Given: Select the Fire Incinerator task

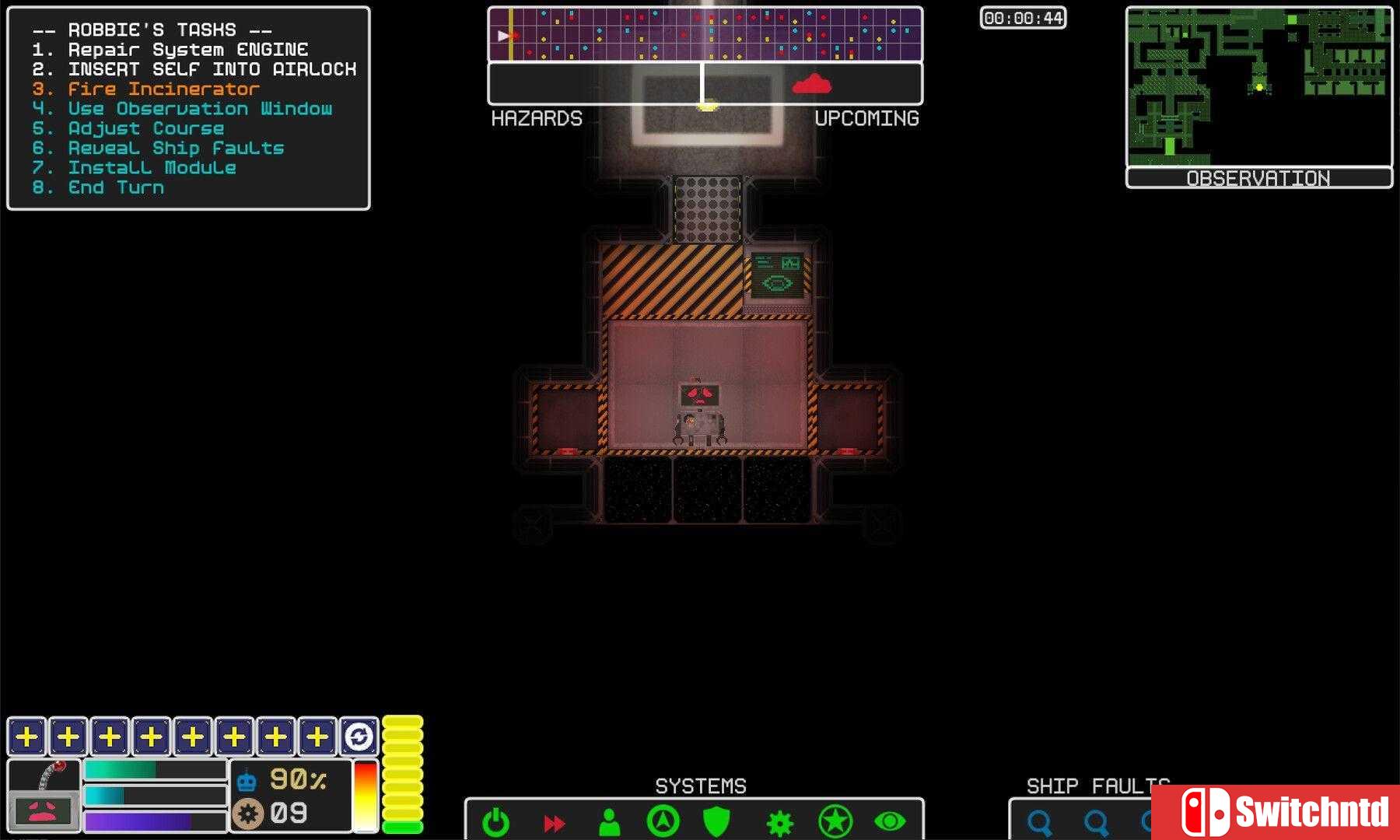Looking at the screenshot, I should [x=163, y=89].
